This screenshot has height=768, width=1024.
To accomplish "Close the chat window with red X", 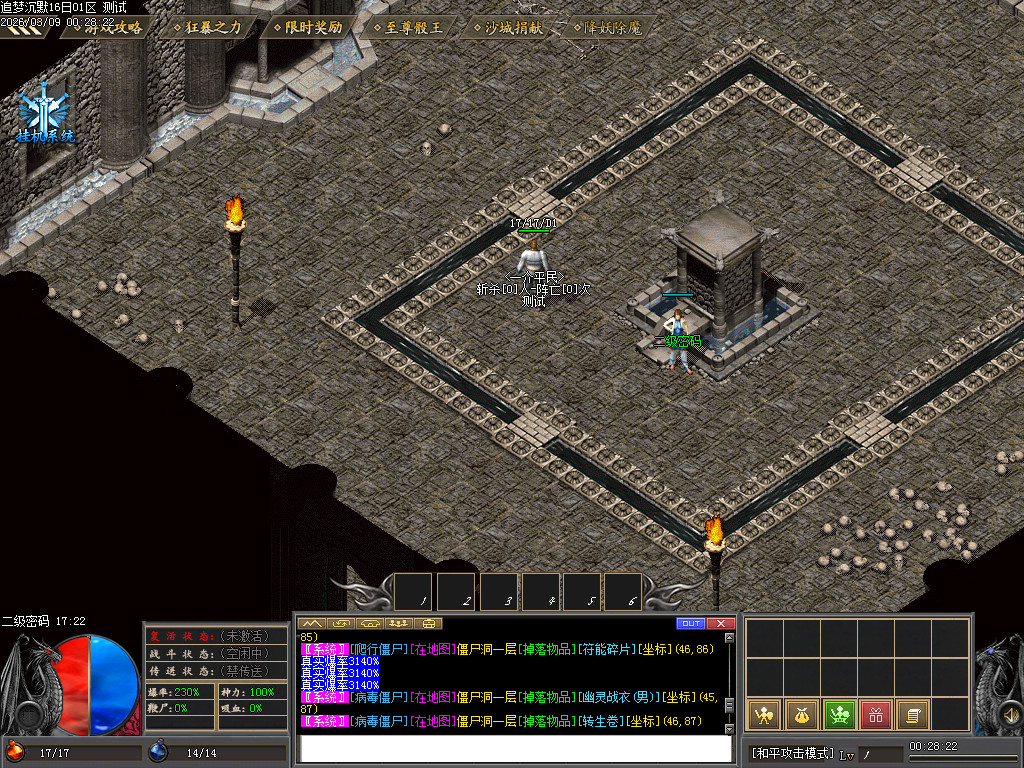I will pos(720,624).
